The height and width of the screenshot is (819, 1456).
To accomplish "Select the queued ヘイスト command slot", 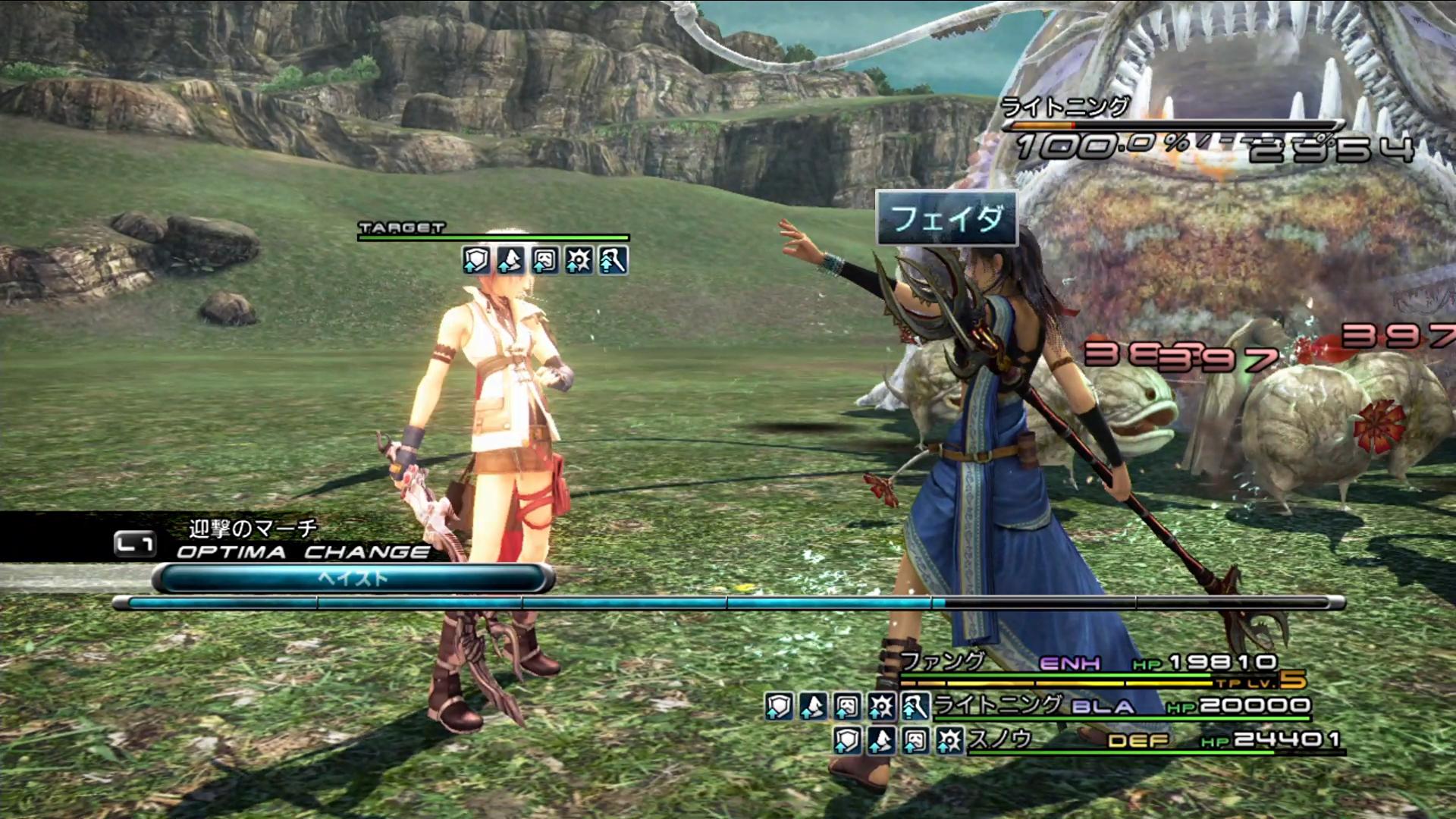I will 353,579.
